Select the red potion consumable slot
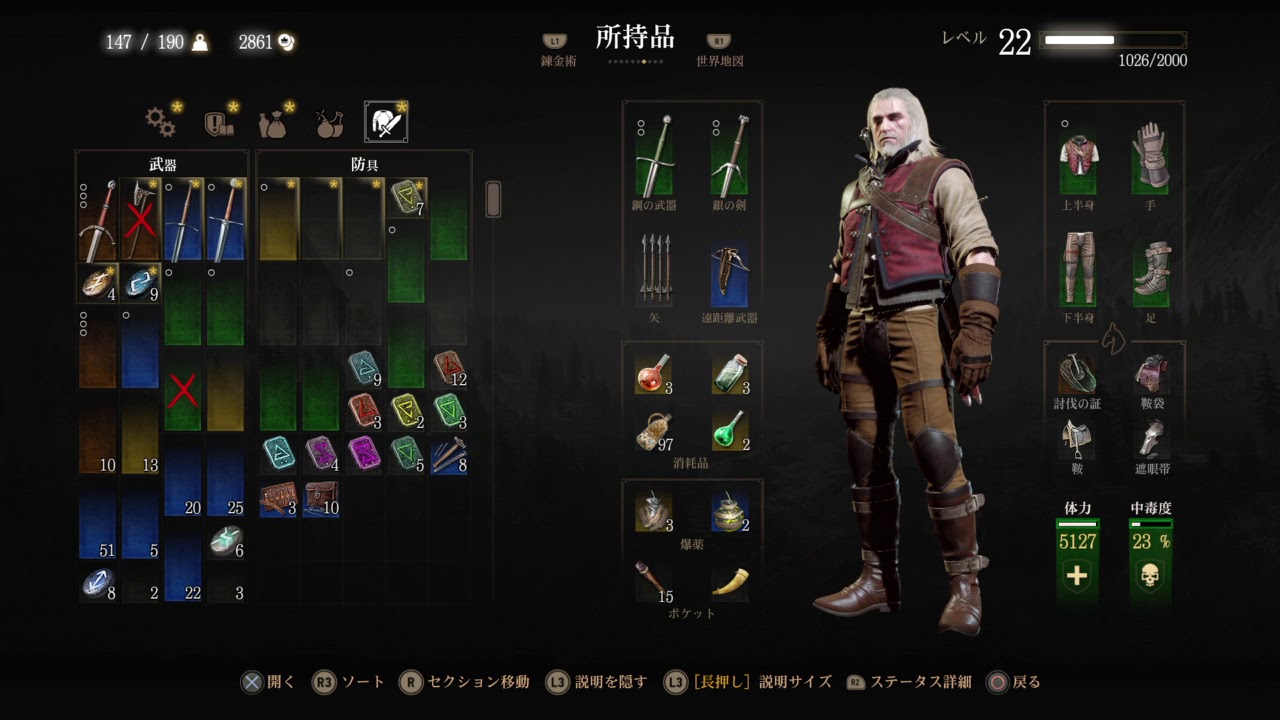Image resolution: width=1280 pixels, height=720 pixels. [x=653, y=373]
